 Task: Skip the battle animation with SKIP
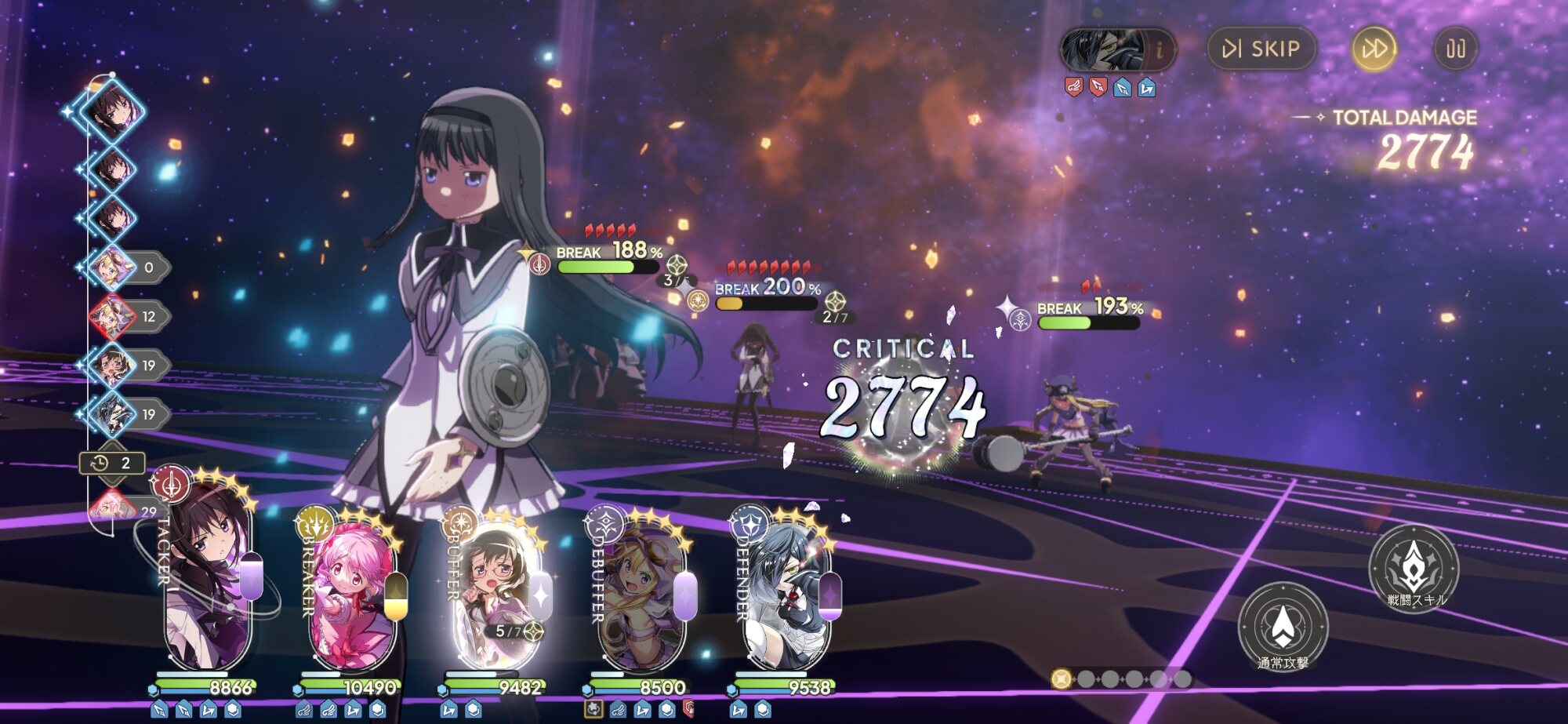pyautogui.click(x=1261, y=49)
